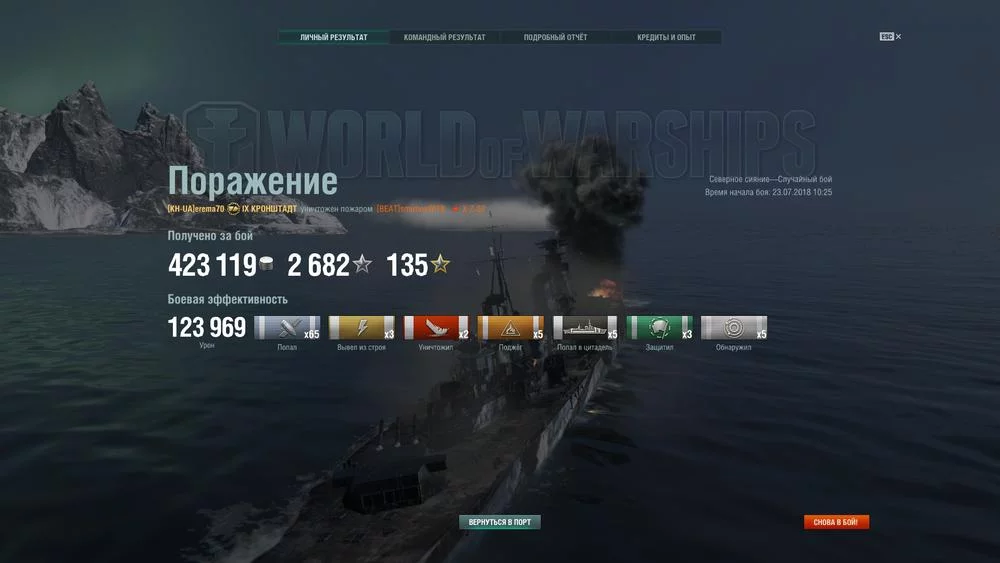Select the green Защитил ribbon
The width and height of the screenshot is (1000, 563).
pyautogui.click(x=659, y=328)
